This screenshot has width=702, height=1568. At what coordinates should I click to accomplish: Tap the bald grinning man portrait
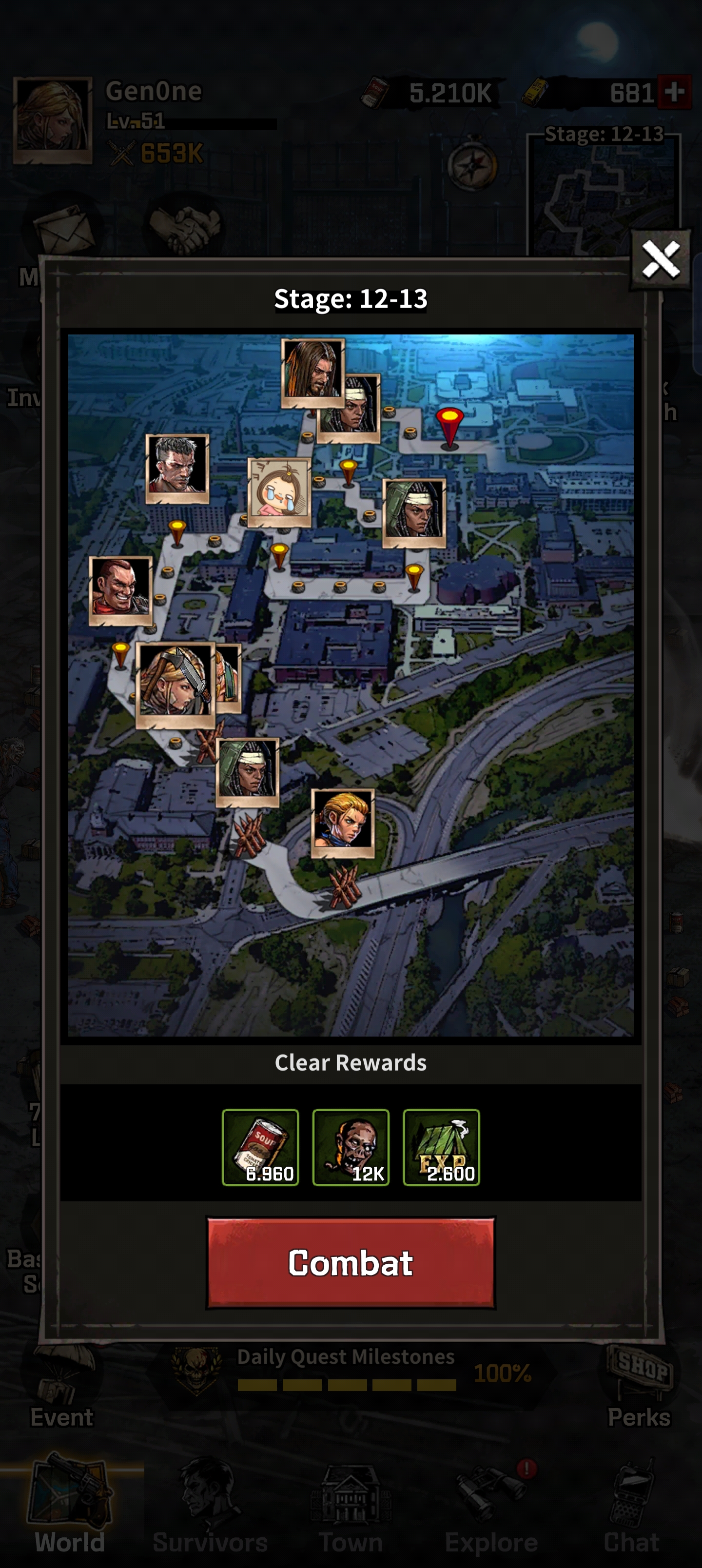click(x=120, y=590)
